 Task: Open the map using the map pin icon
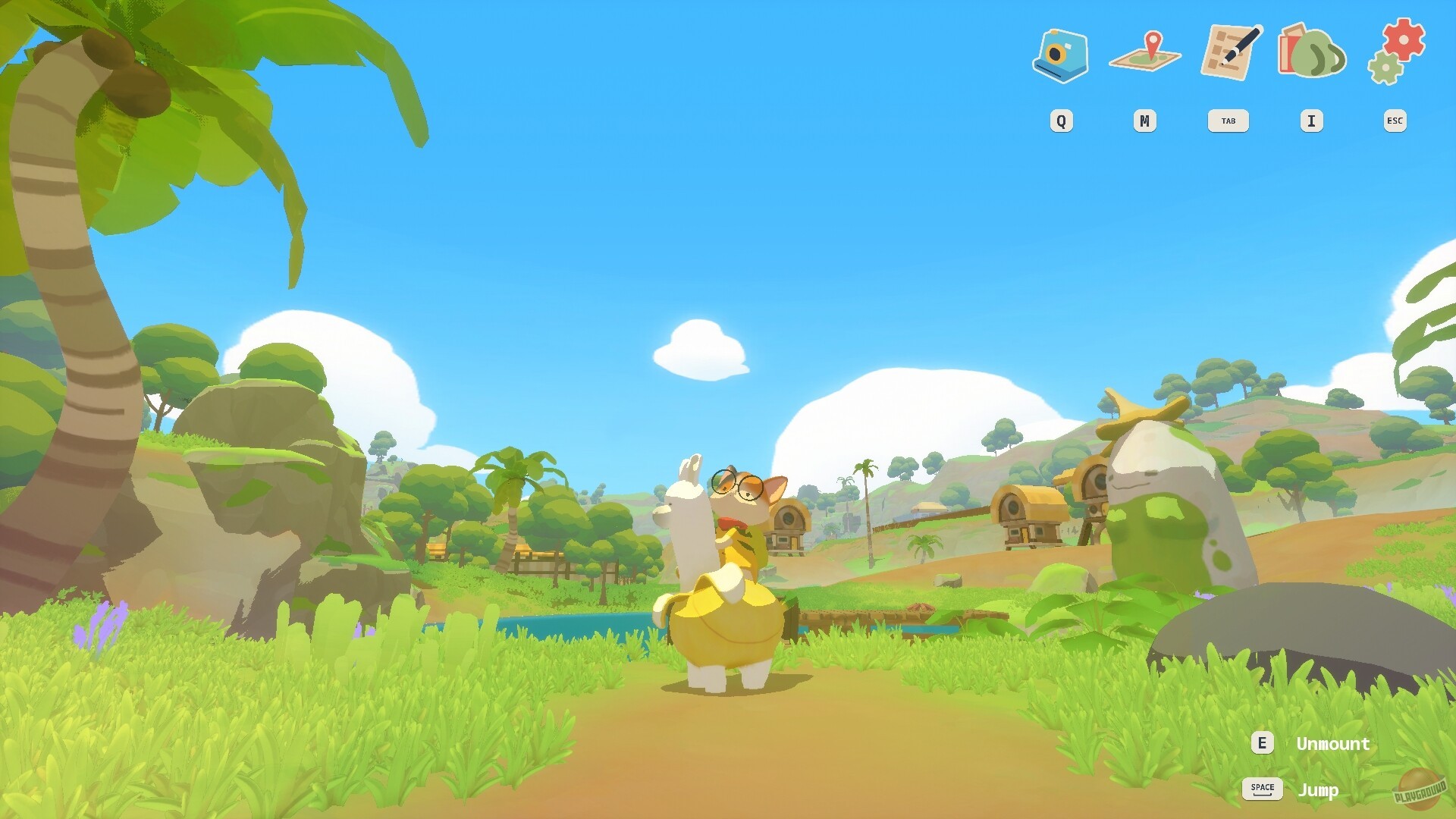tap(1145, 55)
